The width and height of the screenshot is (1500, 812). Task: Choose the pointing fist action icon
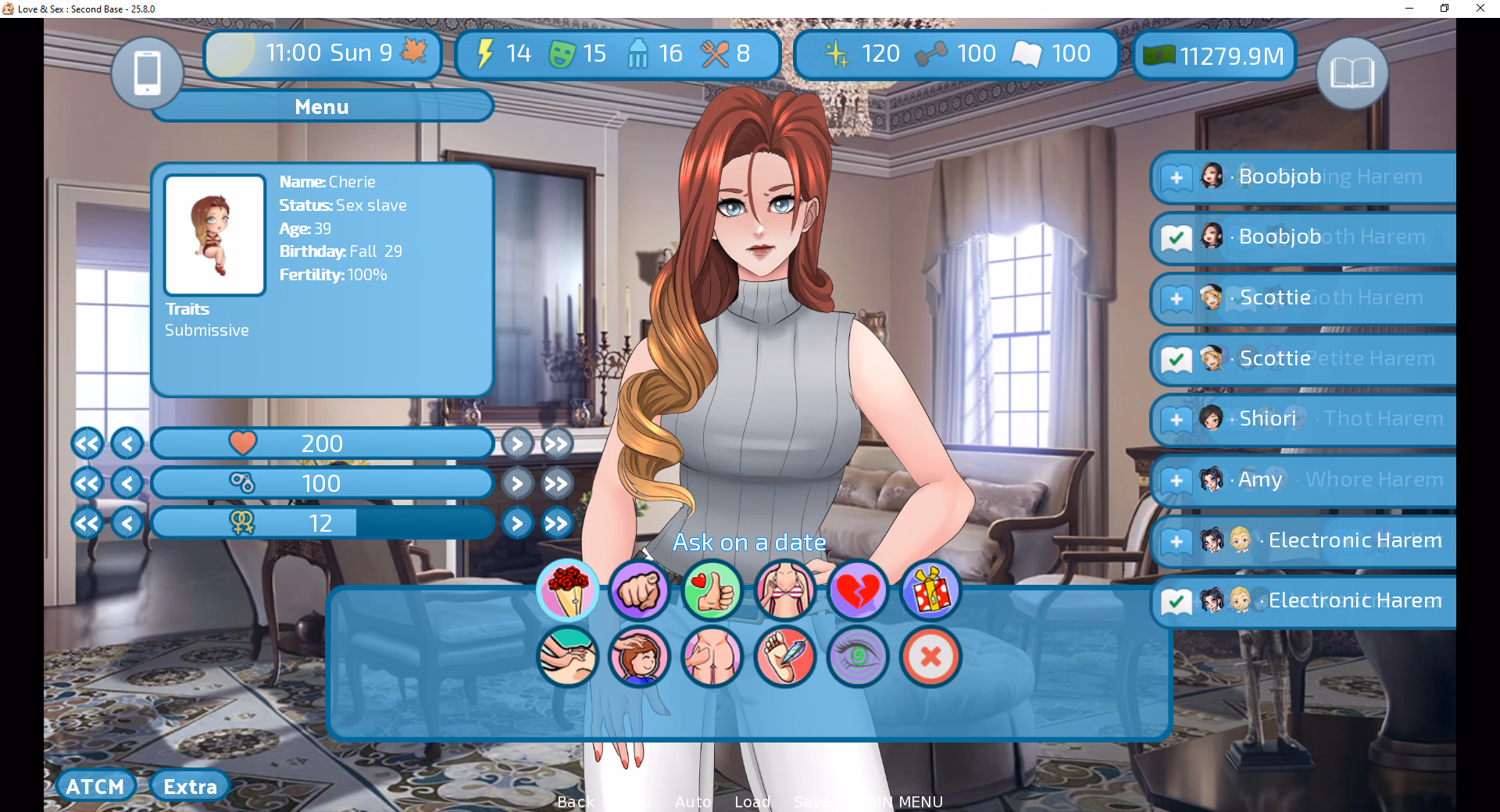pos(639,591)
